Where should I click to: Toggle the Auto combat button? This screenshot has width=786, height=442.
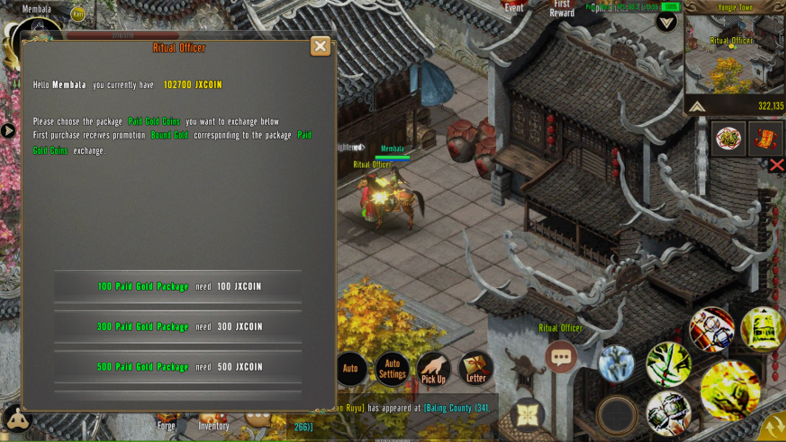point(351,369)
